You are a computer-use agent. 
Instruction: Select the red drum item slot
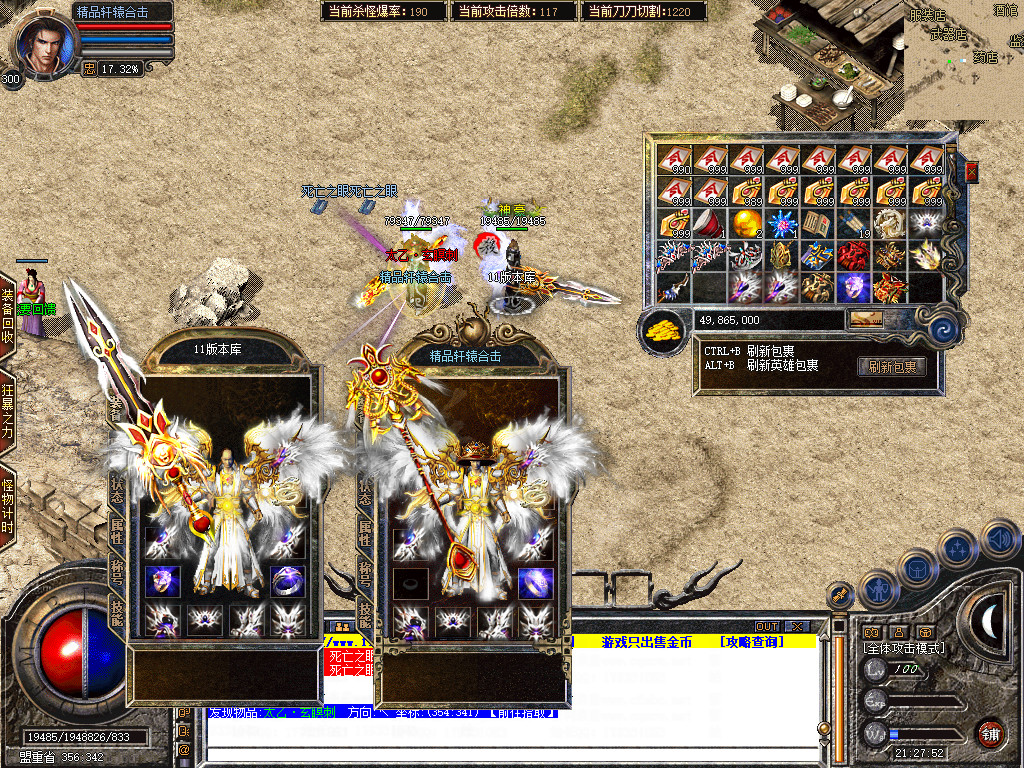point(710,223)
